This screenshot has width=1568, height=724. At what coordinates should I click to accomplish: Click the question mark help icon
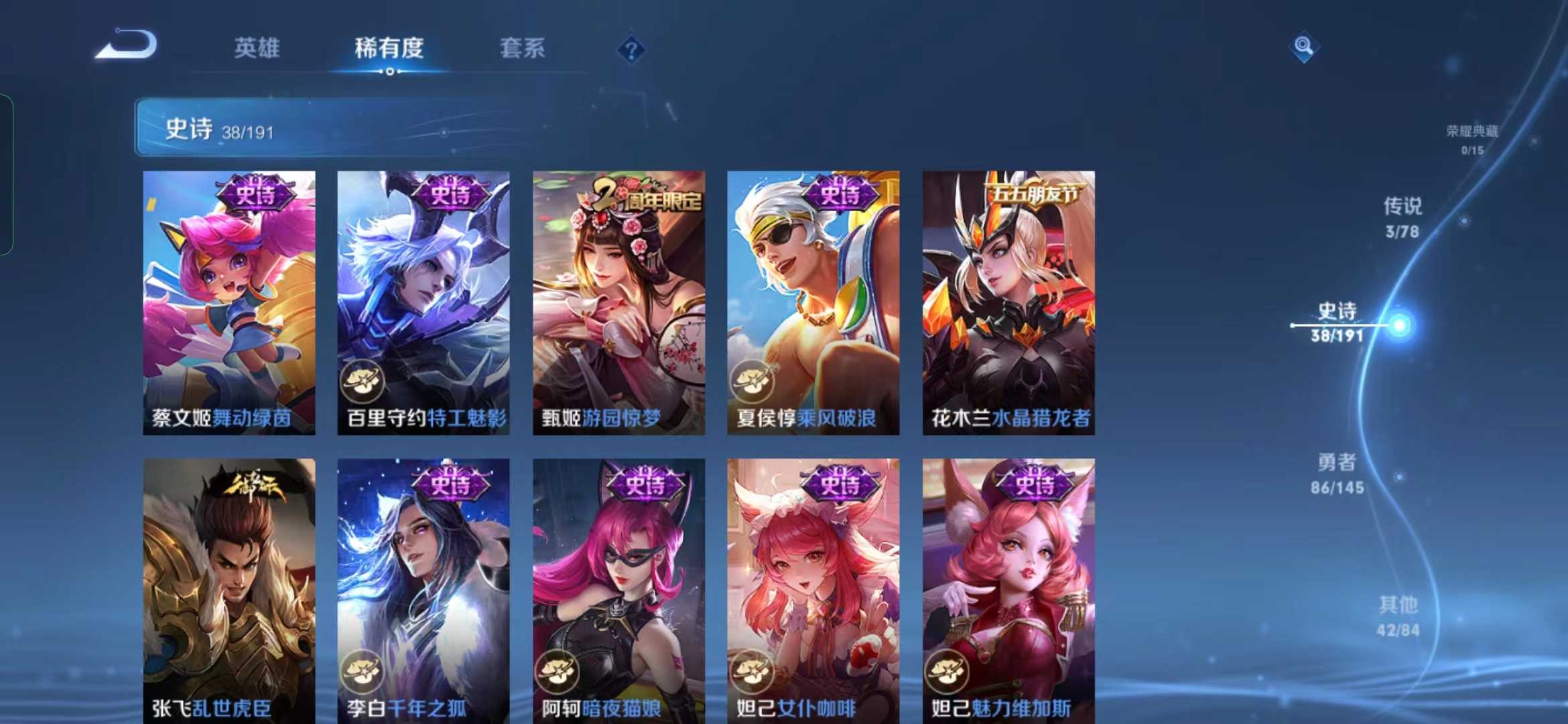click(631, 50)
